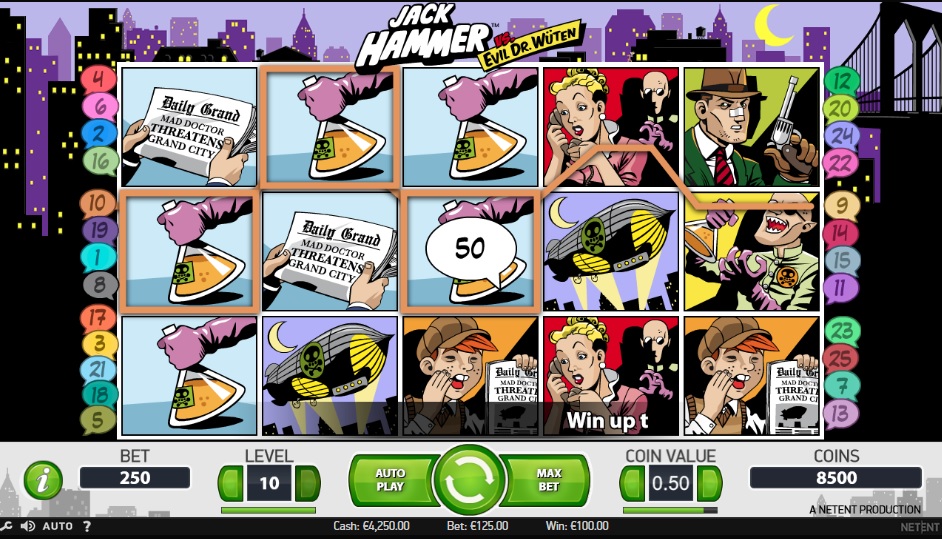942x539 pixels.
Task: Spin the reels with the round button
Action: tap(470, 481)
